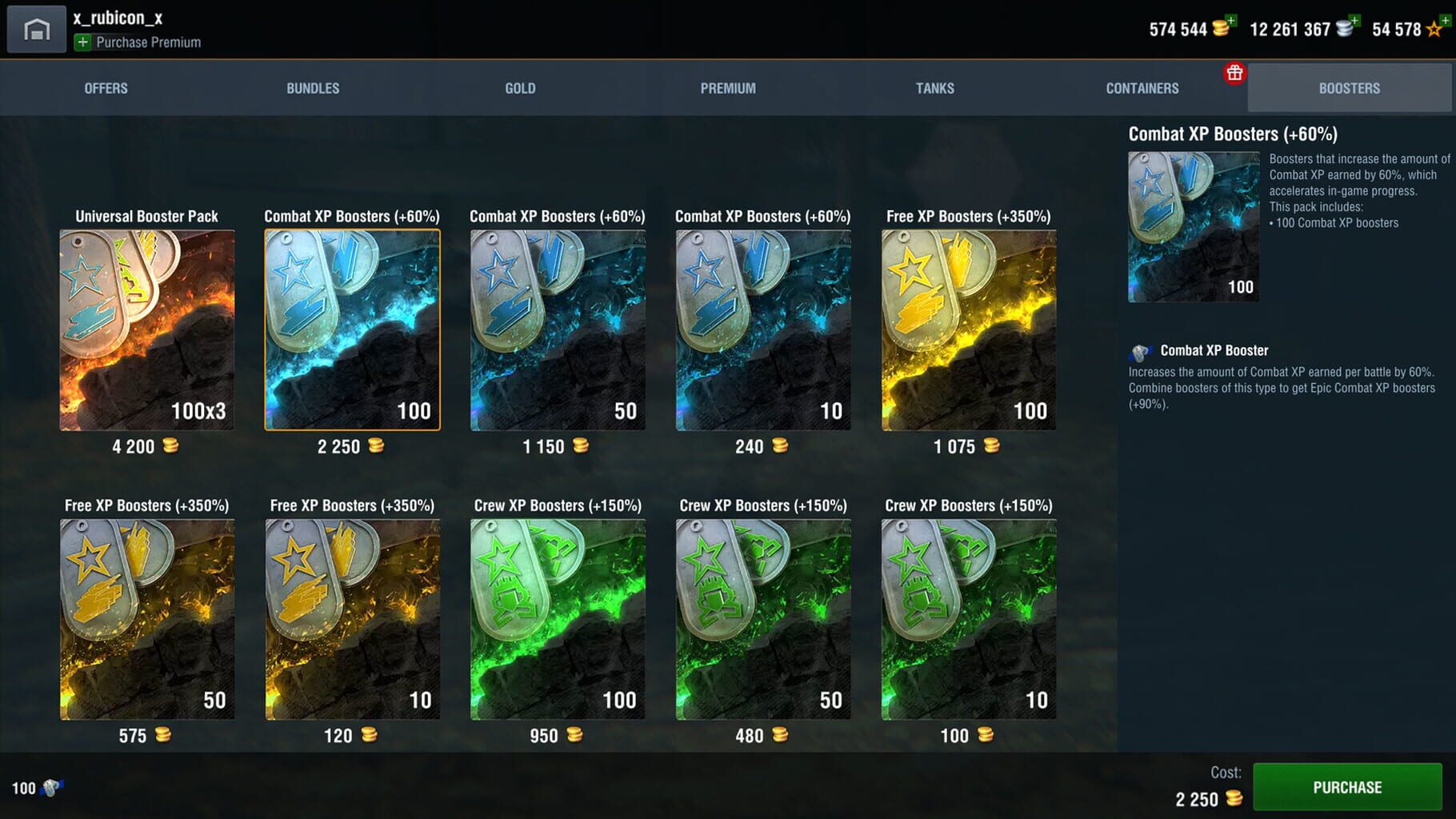Select the 10 Combat XP Boosters pack
The image size is (1456, 819).
[762, 328]
